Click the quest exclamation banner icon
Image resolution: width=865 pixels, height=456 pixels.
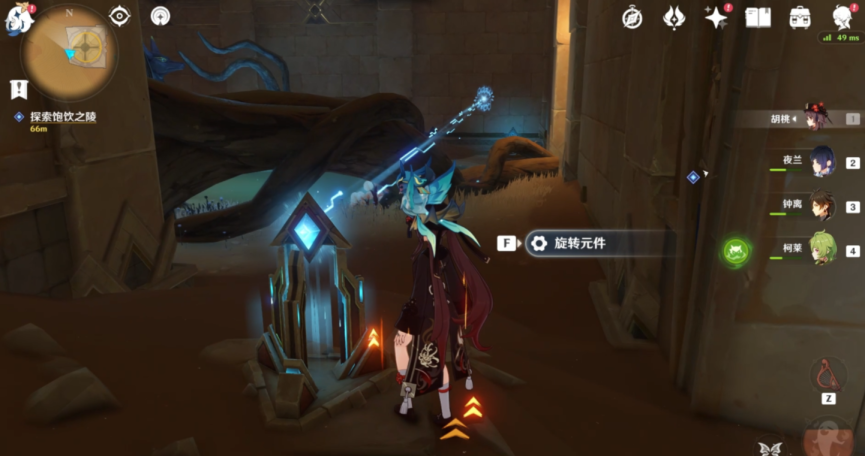coord(19,89)
